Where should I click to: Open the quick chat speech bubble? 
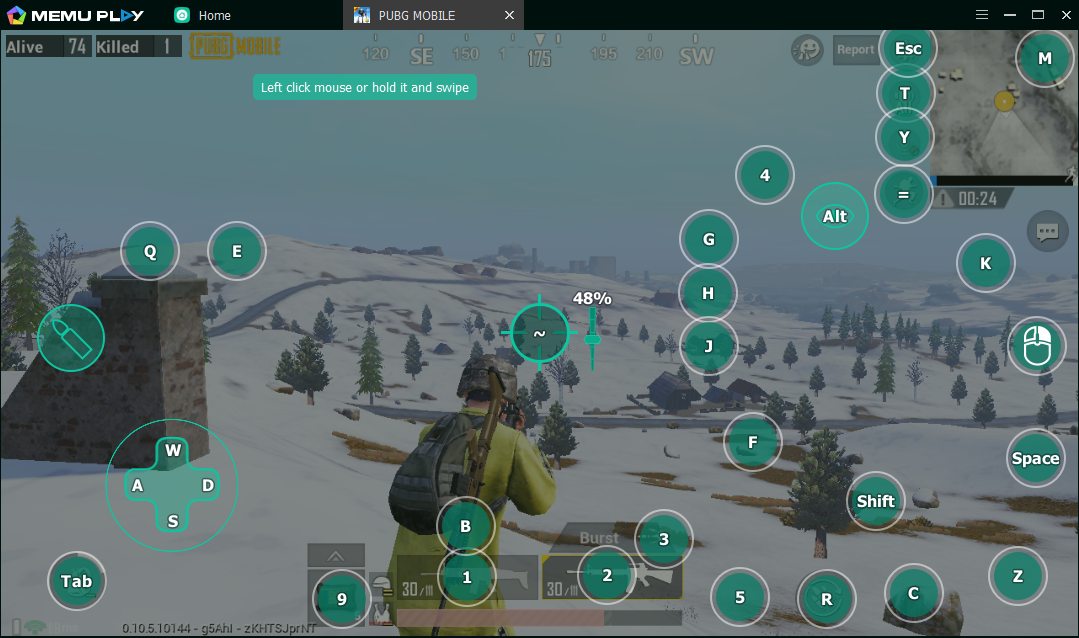tap(1047, 232)
